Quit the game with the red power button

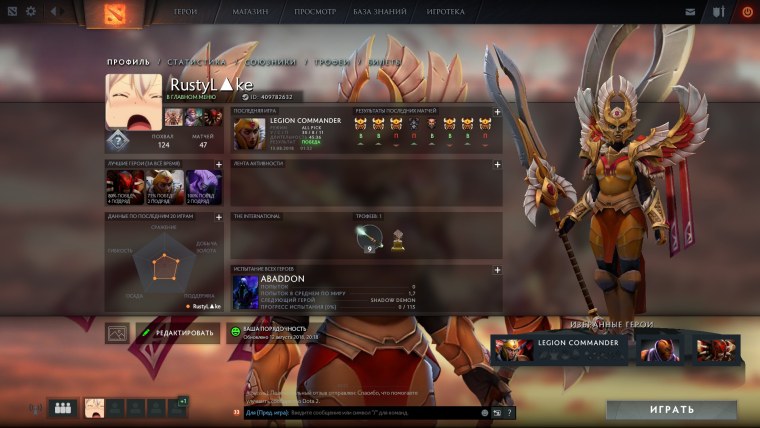coord(747,12)
